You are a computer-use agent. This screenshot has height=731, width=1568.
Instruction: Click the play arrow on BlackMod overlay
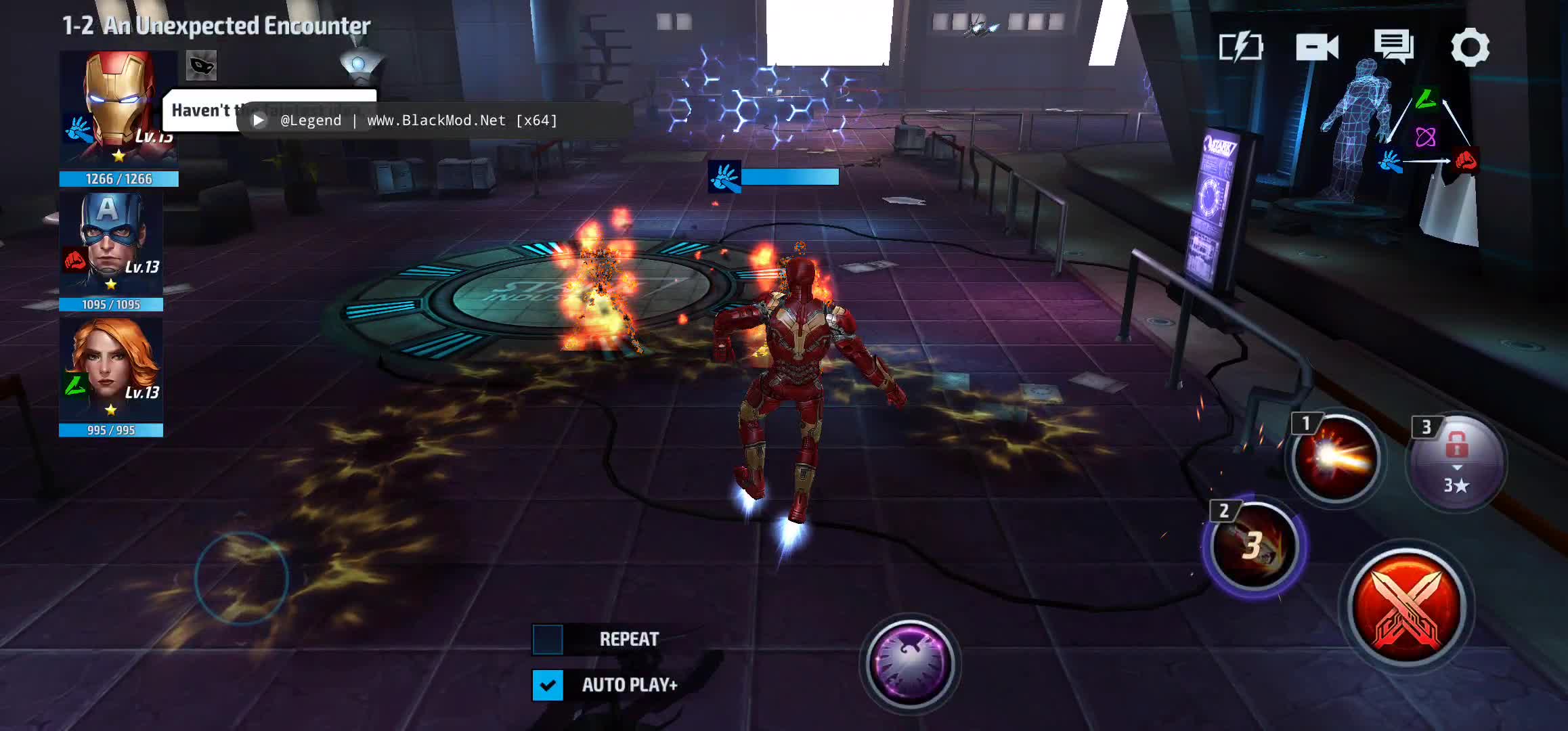(259, 120)
